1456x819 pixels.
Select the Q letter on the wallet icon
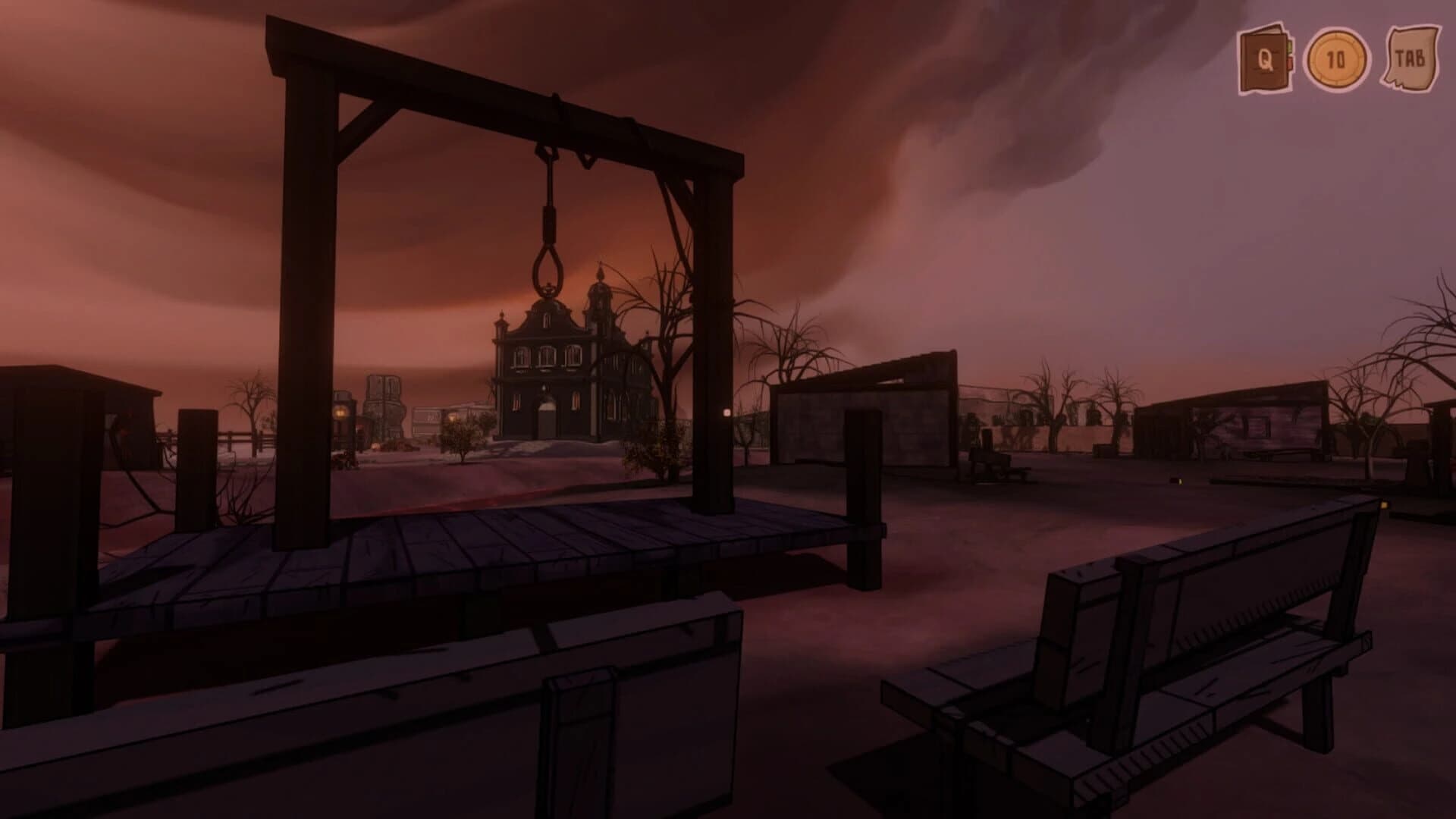[x=1265, y=60]
